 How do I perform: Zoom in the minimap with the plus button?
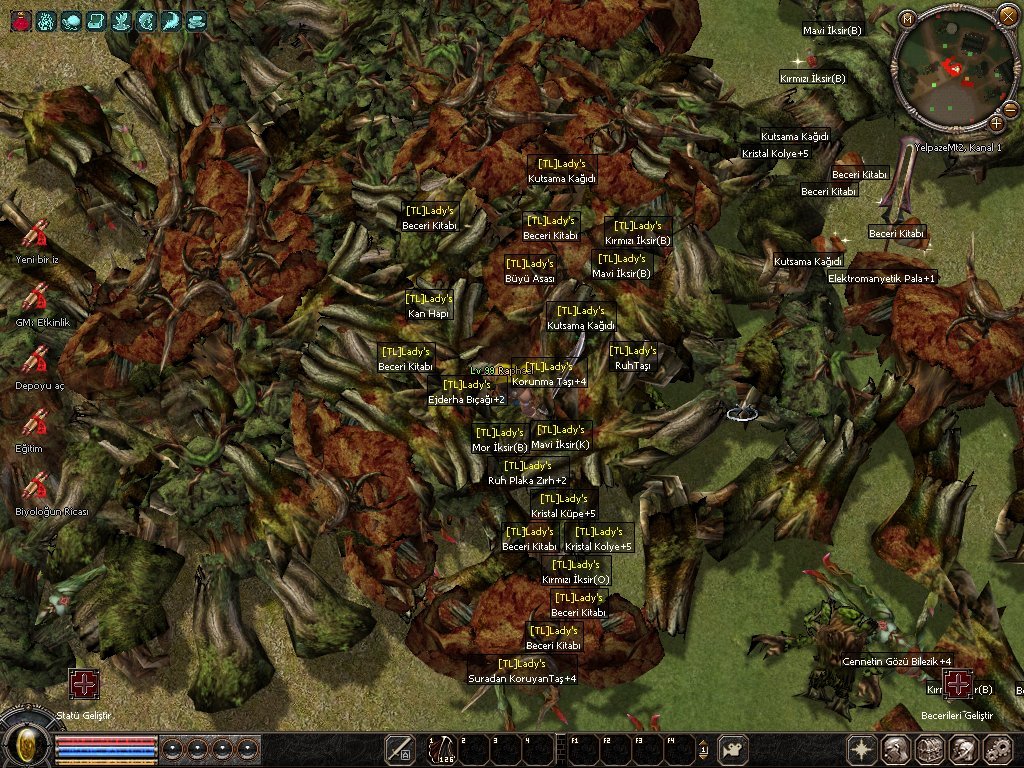tap(997, 123)
